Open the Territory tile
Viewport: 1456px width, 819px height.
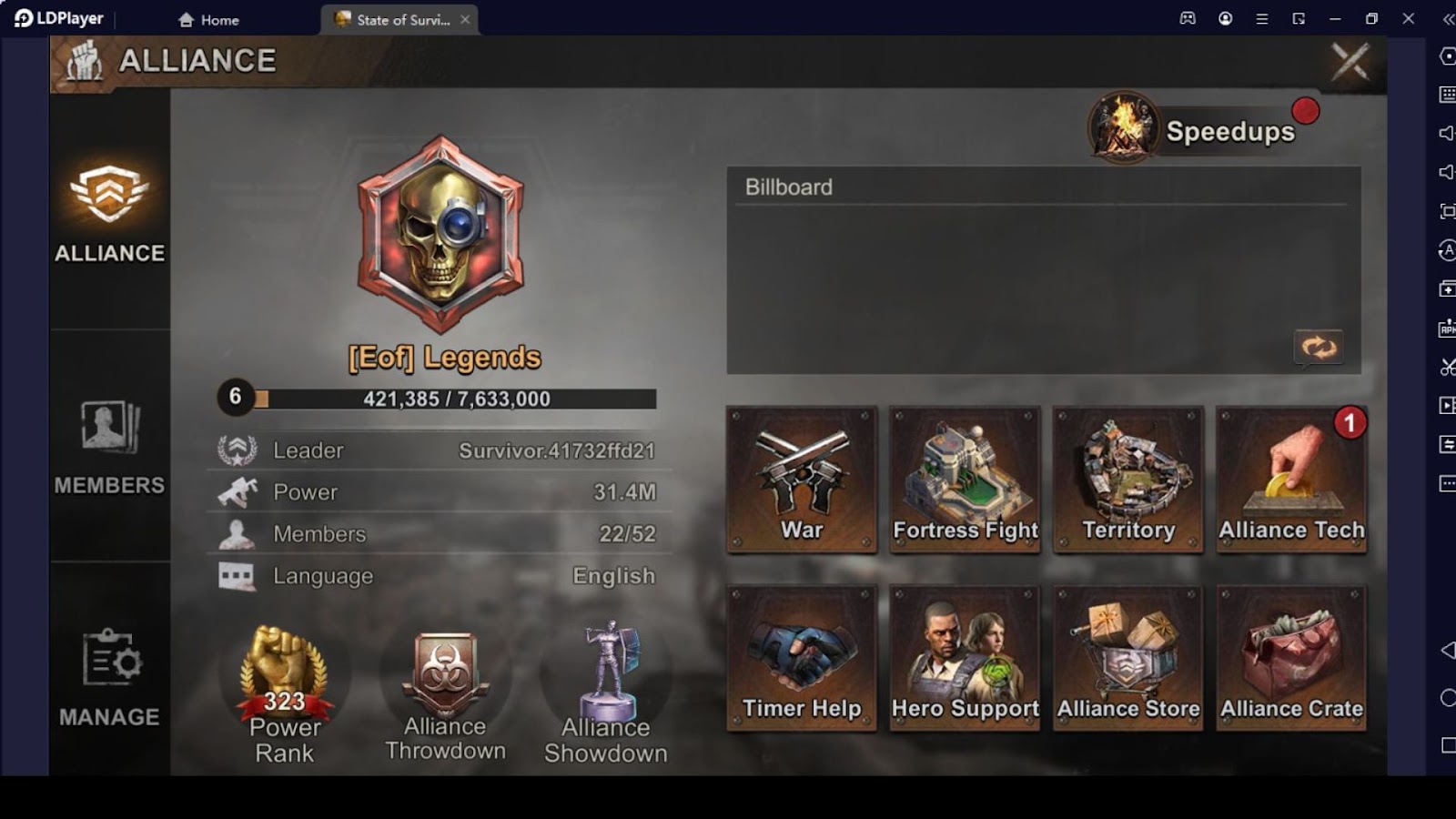(x=1128, y=480)
